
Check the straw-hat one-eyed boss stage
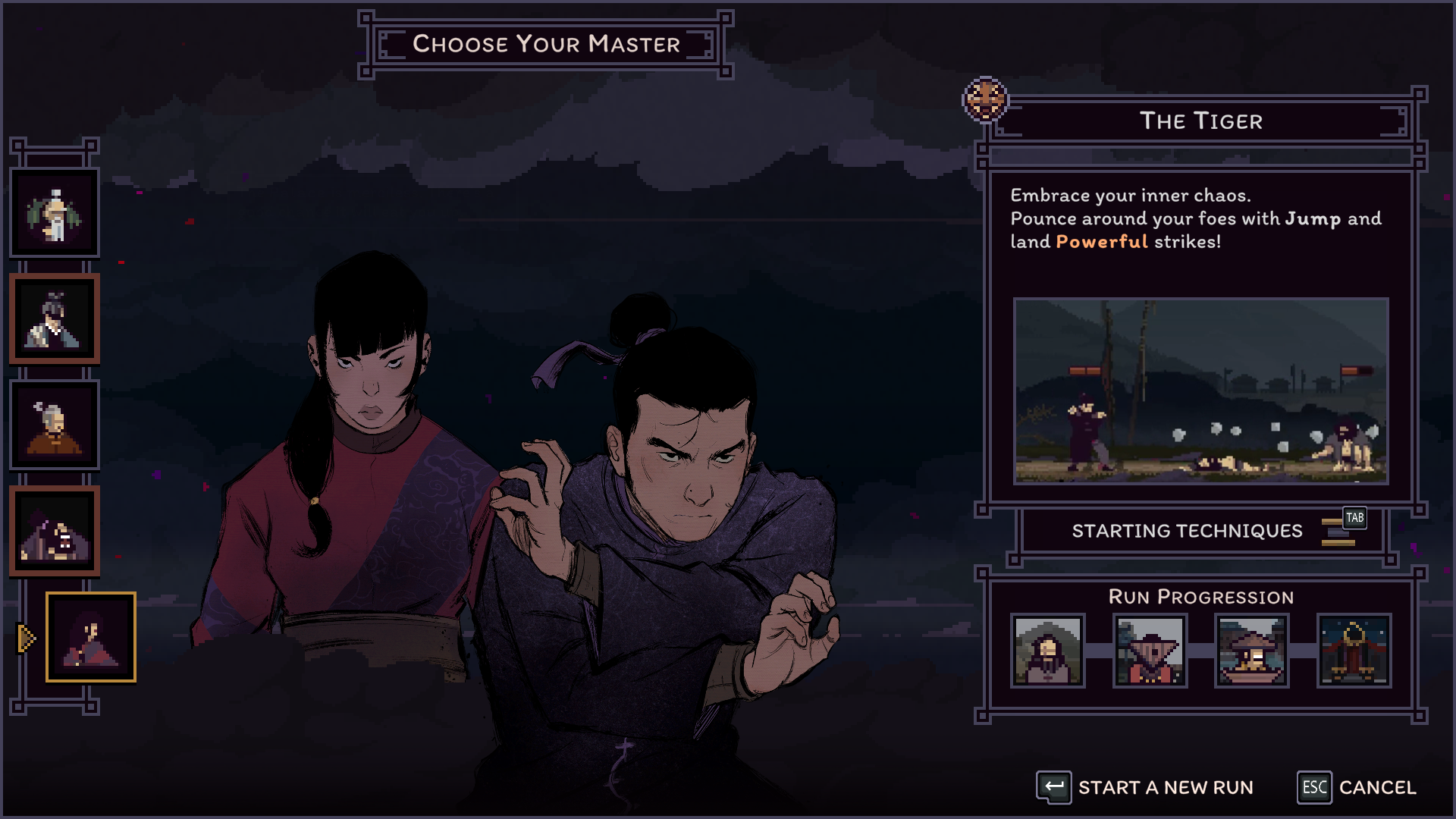(1252, 651)
